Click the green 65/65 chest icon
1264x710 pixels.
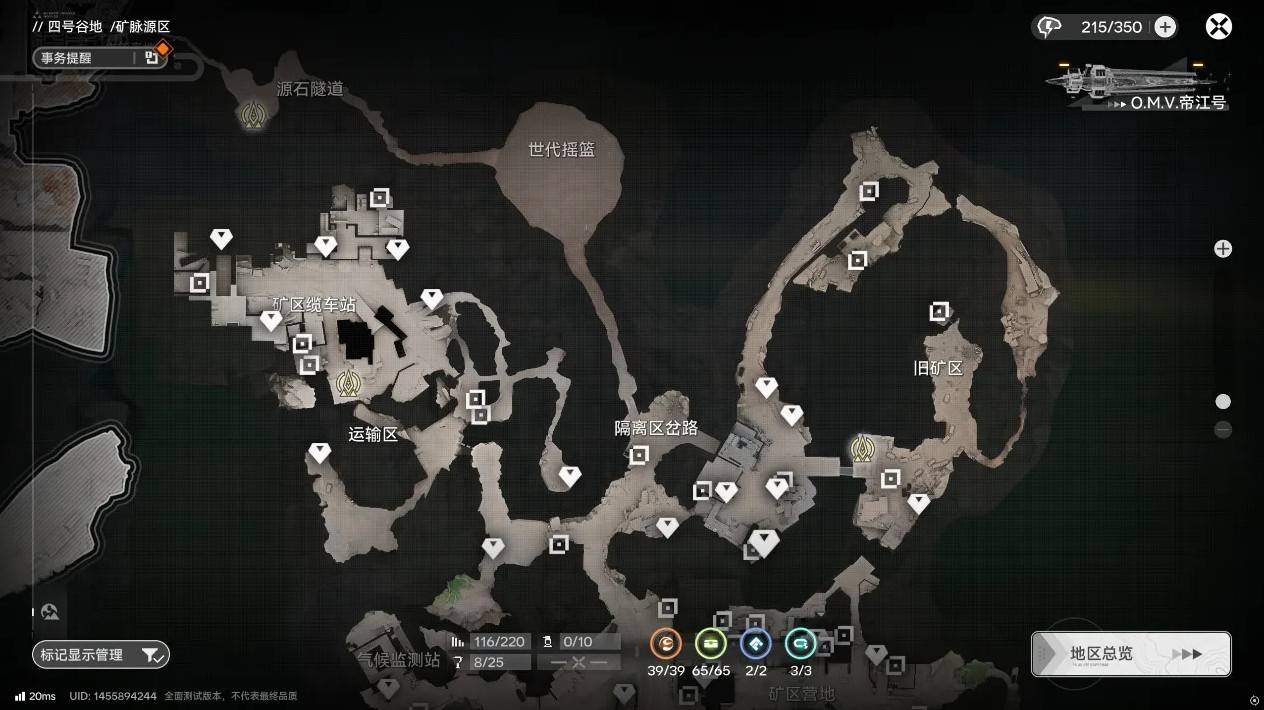[x=711, y=644]
